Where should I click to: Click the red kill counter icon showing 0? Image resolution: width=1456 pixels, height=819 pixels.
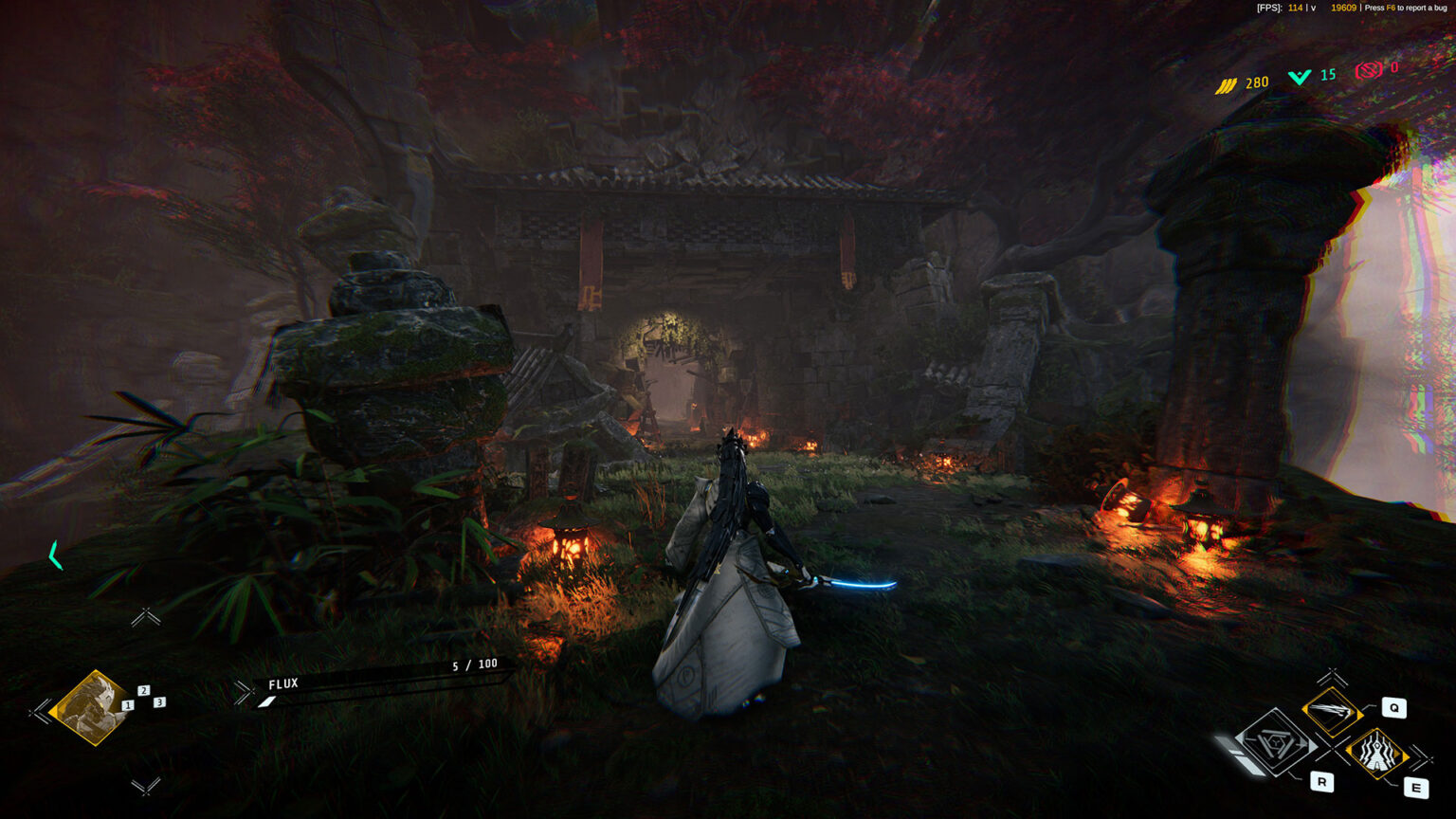tap(1367, 68)
